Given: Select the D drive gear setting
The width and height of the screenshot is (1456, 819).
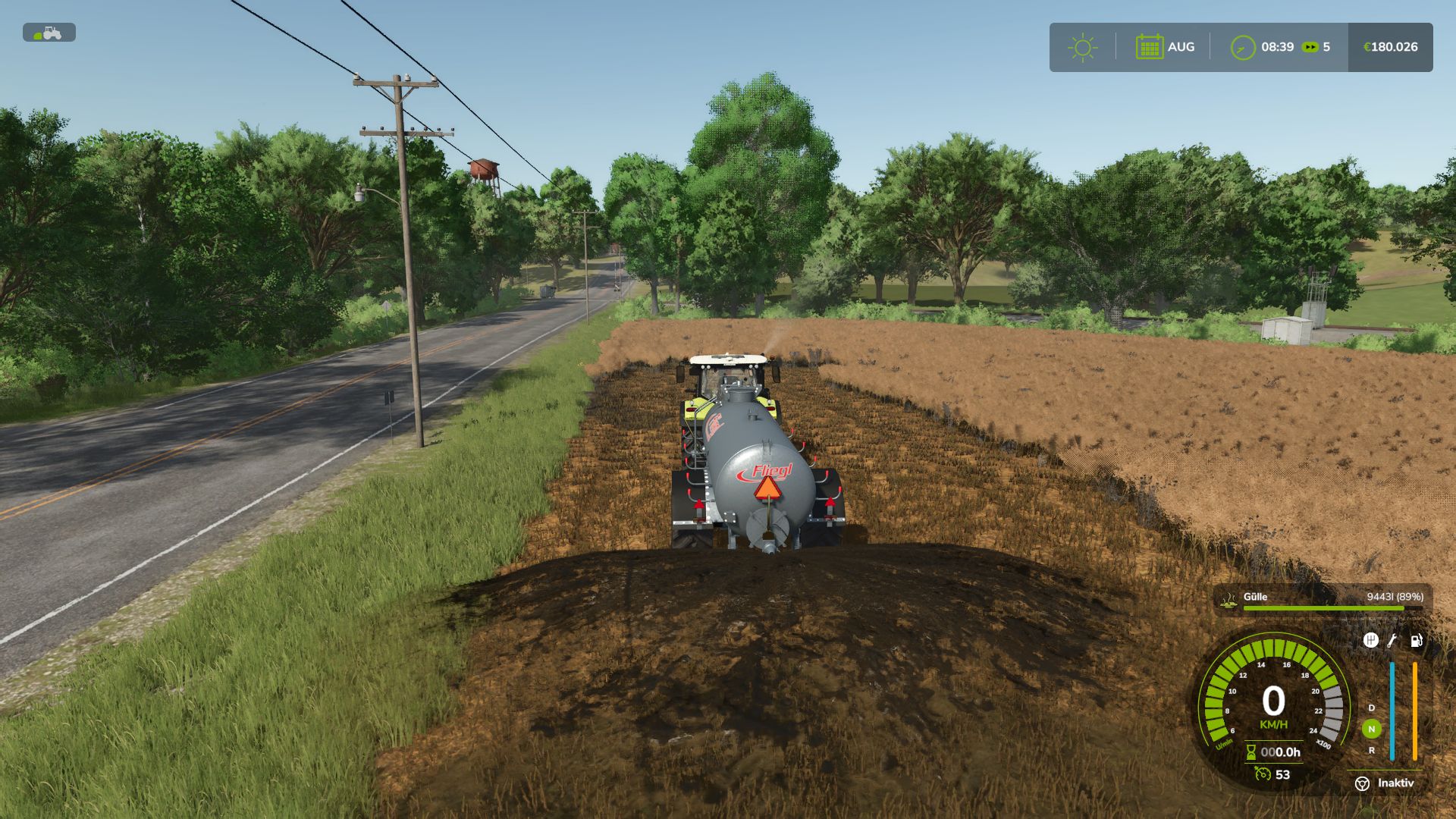Looking at the screenshot, I should click(x=1370, y=708).
